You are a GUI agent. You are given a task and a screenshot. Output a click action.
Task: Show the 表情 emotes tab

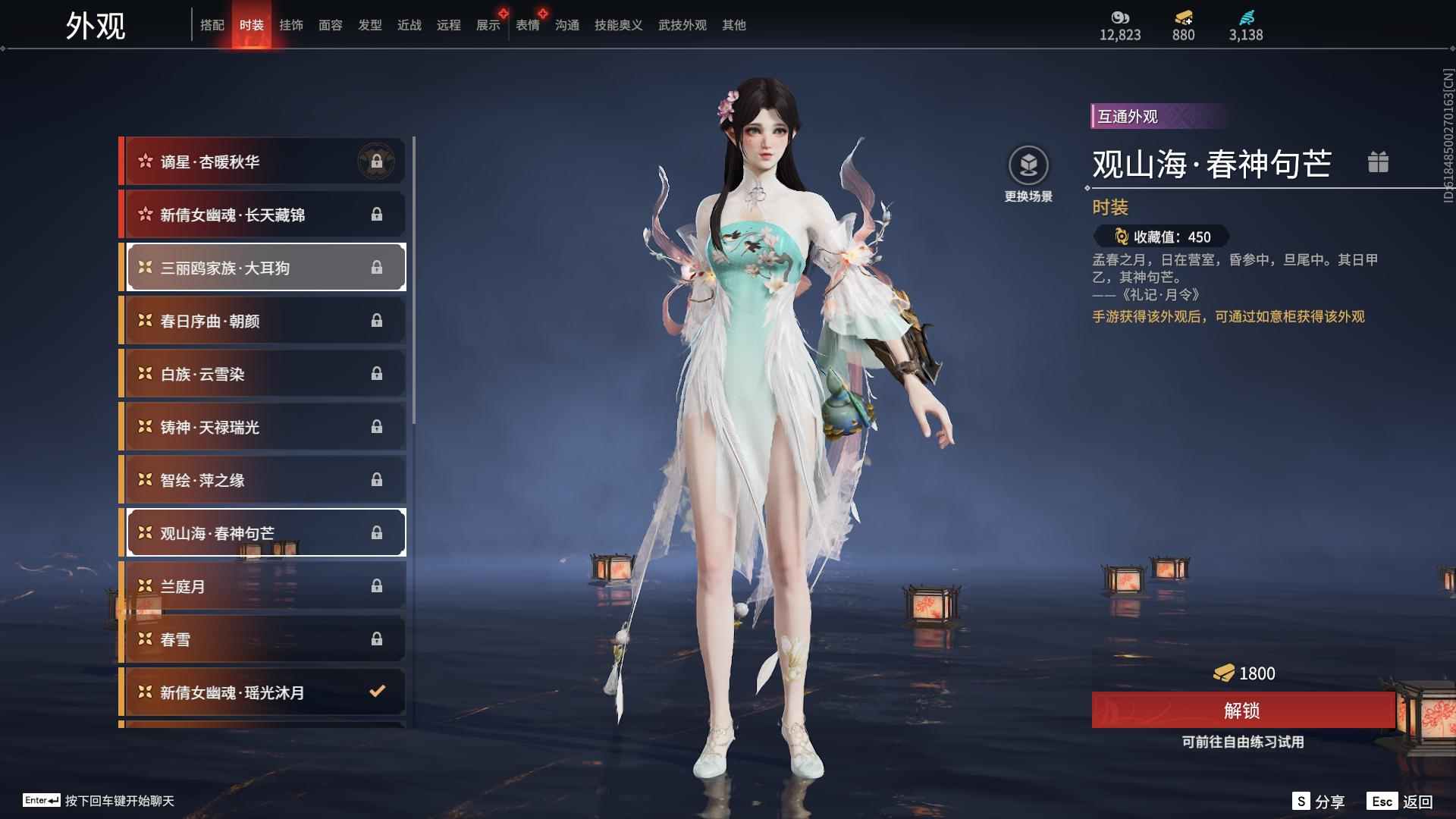click(x=527, y=25)
